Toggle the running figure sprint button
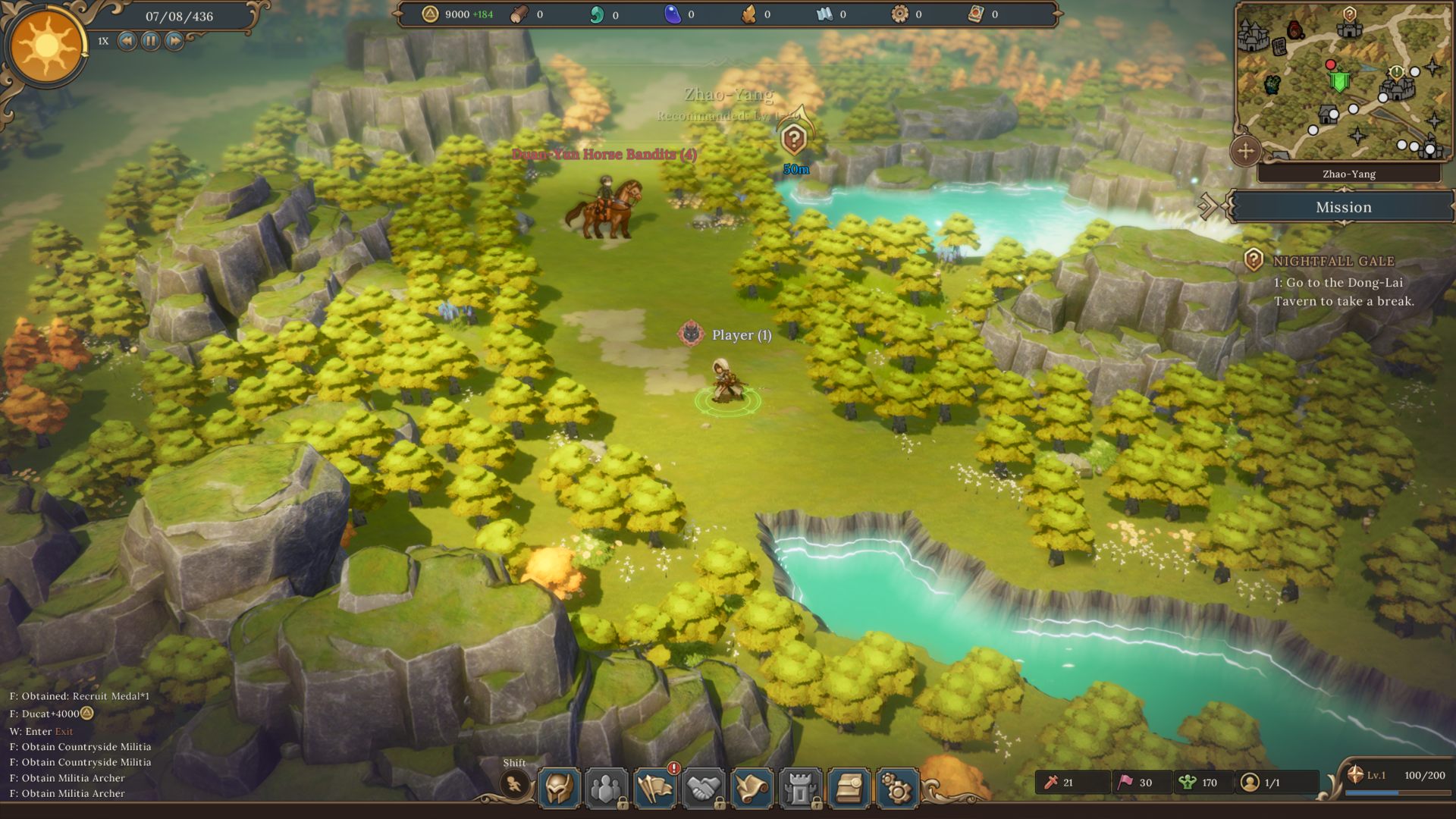1456x819 pixels. 515,785
